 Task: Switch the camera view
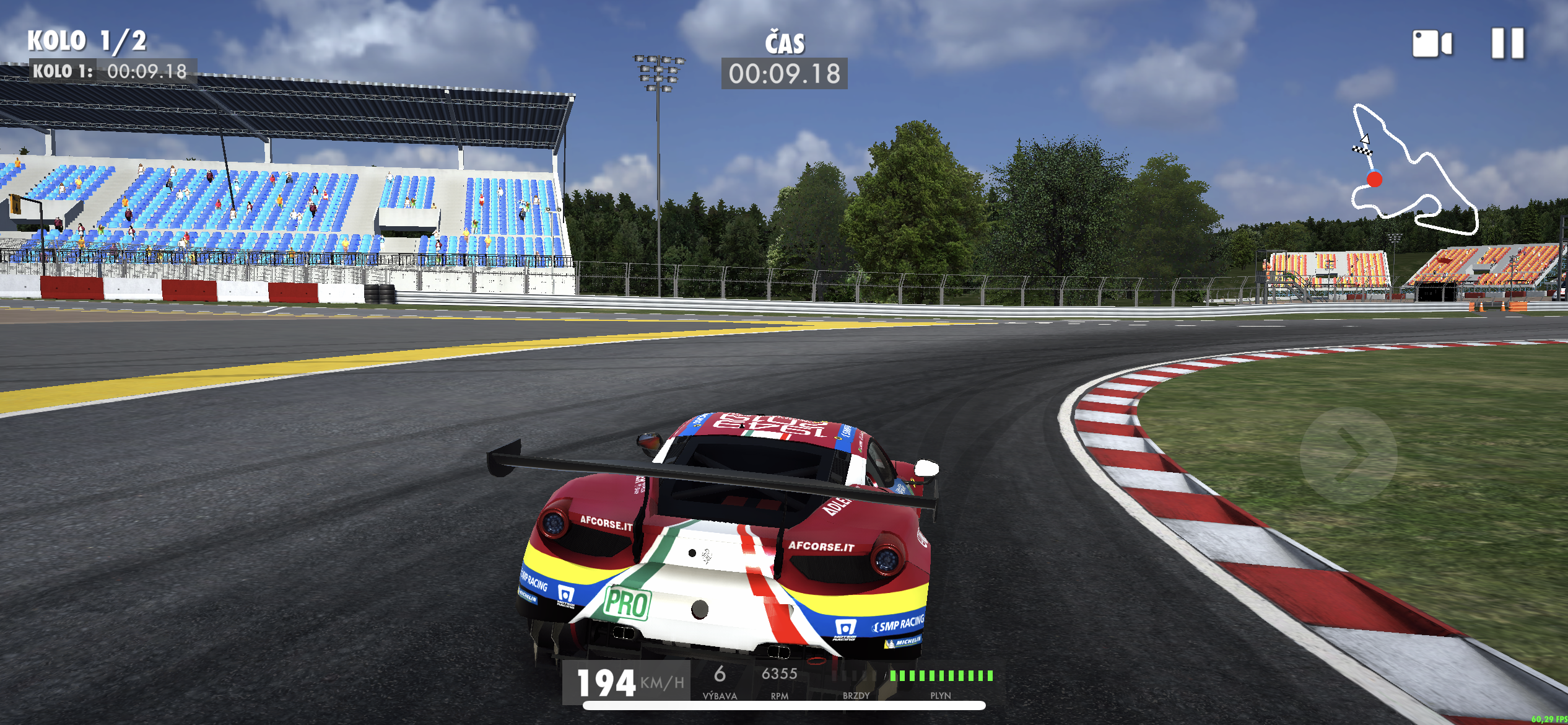click(1431, 44)
